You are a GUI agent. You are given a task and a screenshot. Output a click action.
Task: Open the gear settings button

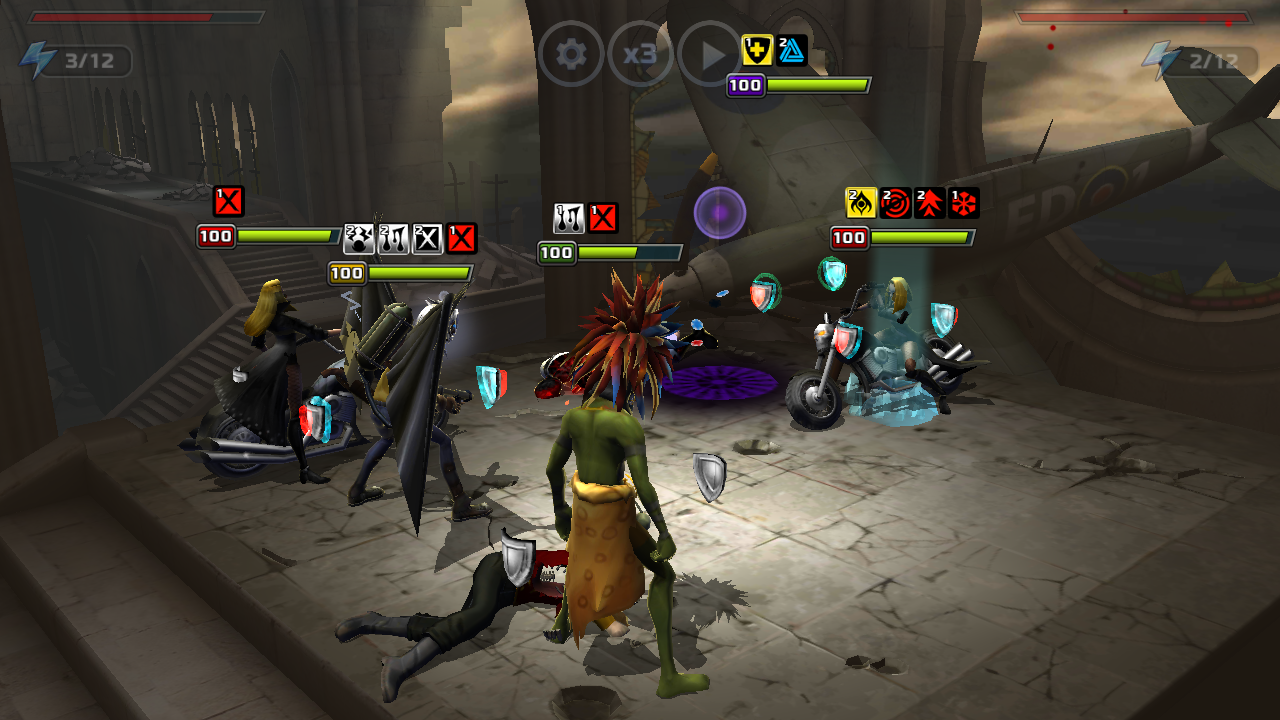(571, 54)
